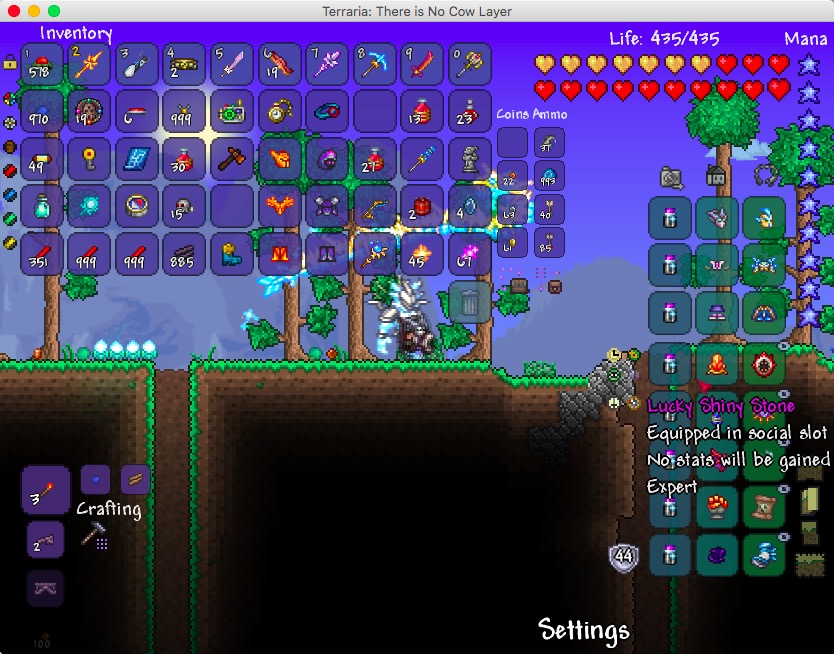Toggle the hotbar lock padlock
834x654 pixels.
10,61
